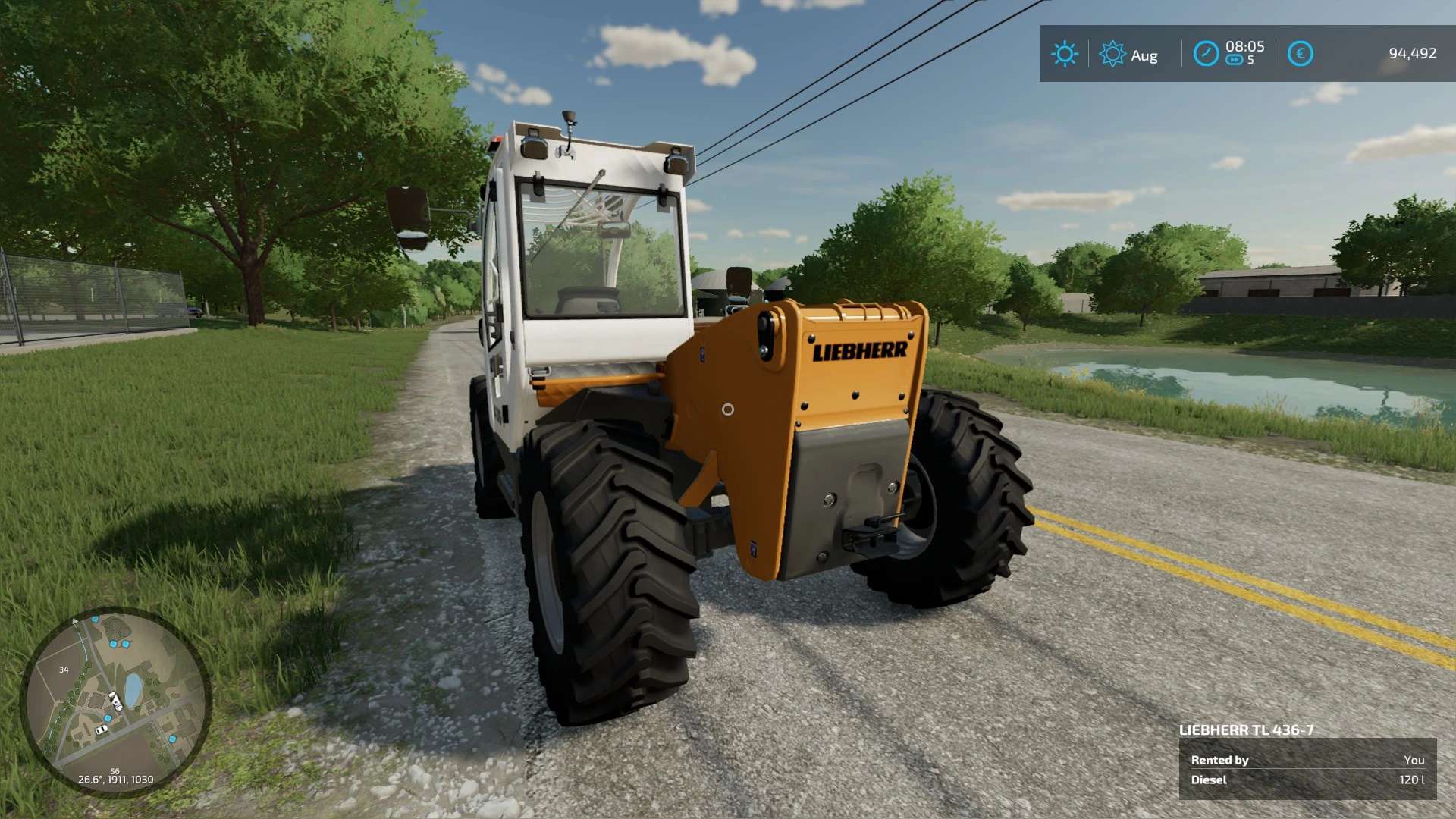The image size is (1456, 819).
Task: Click the euro money icon
Action: tap(1300, 54)
